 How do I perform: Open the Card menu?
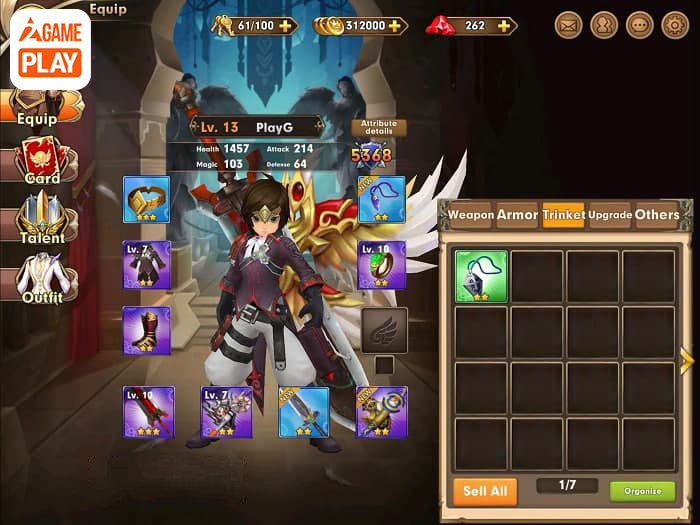(41, 159)
